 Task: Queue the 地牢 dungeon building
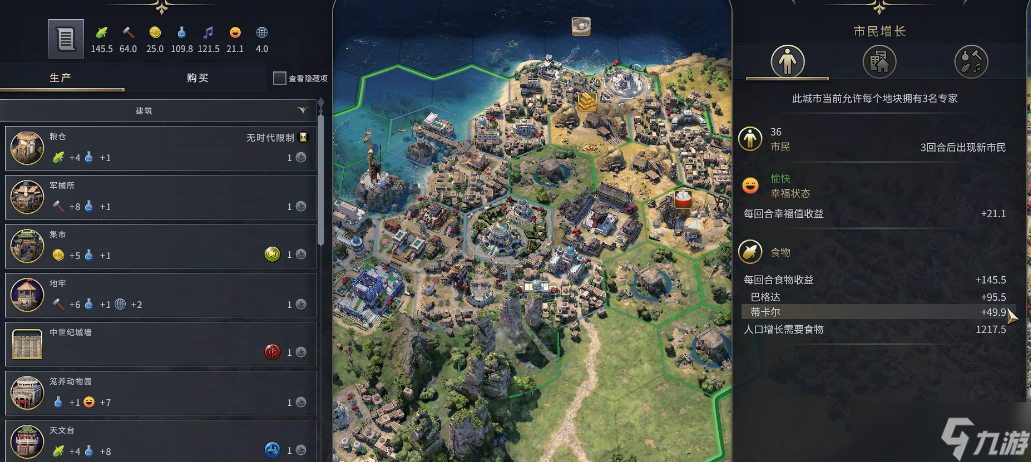point(158,294)
